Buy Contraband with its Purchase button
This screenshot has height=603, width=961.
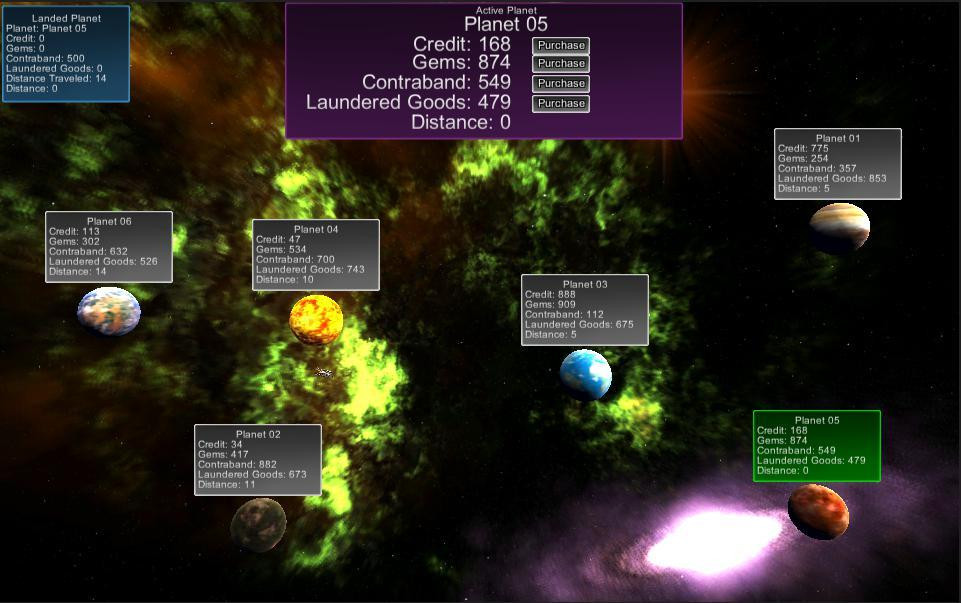point(560,83)
